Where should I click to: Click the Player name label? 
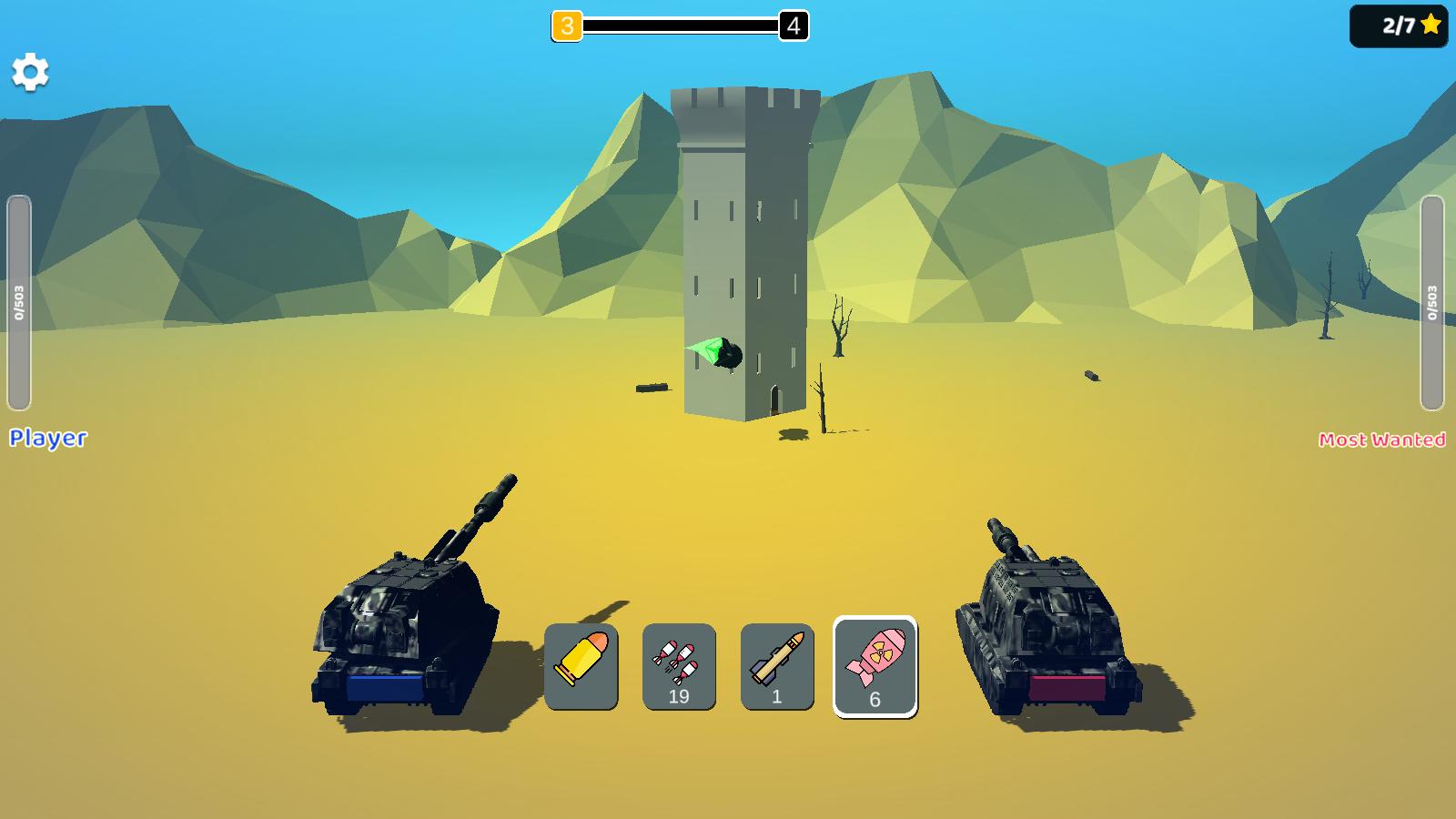tap(47, 439)
